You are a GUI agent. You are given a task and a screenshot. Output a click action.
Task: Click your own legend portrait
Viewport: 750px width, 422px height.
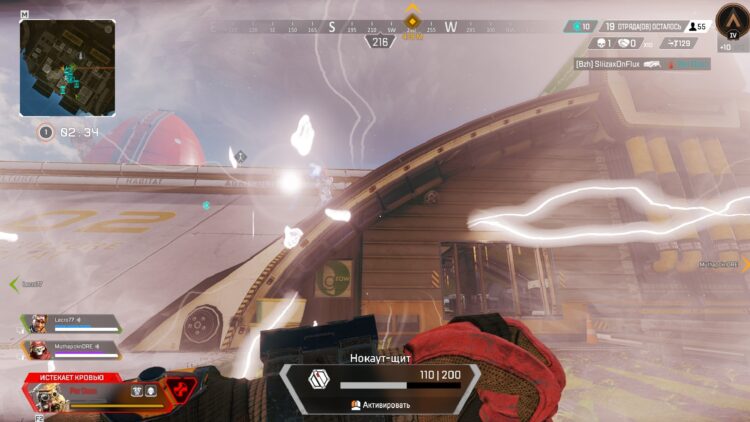[x=47, y=397]
